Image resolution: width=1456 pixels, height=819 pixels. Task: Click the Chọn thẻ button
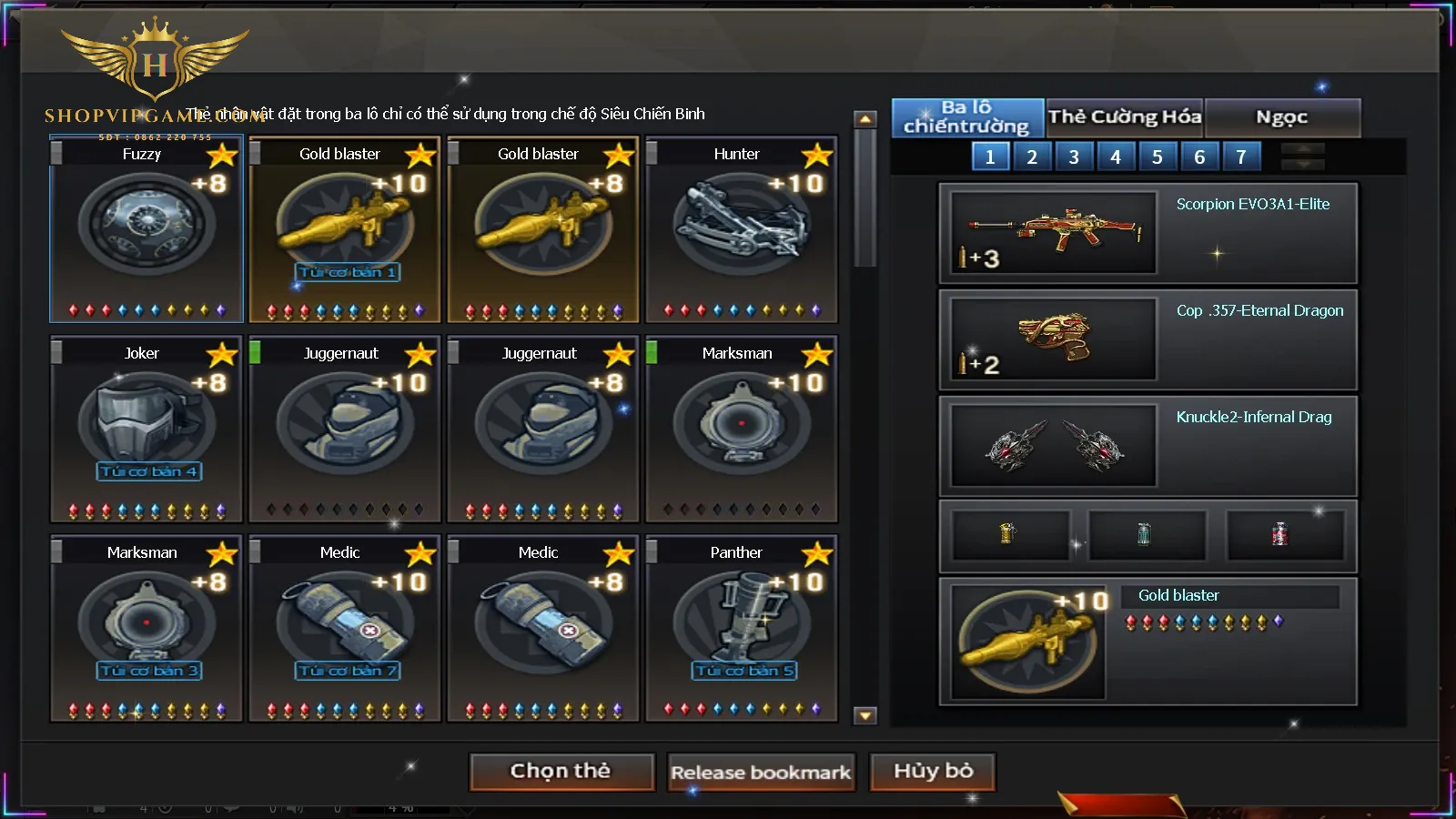pos(561,772)
